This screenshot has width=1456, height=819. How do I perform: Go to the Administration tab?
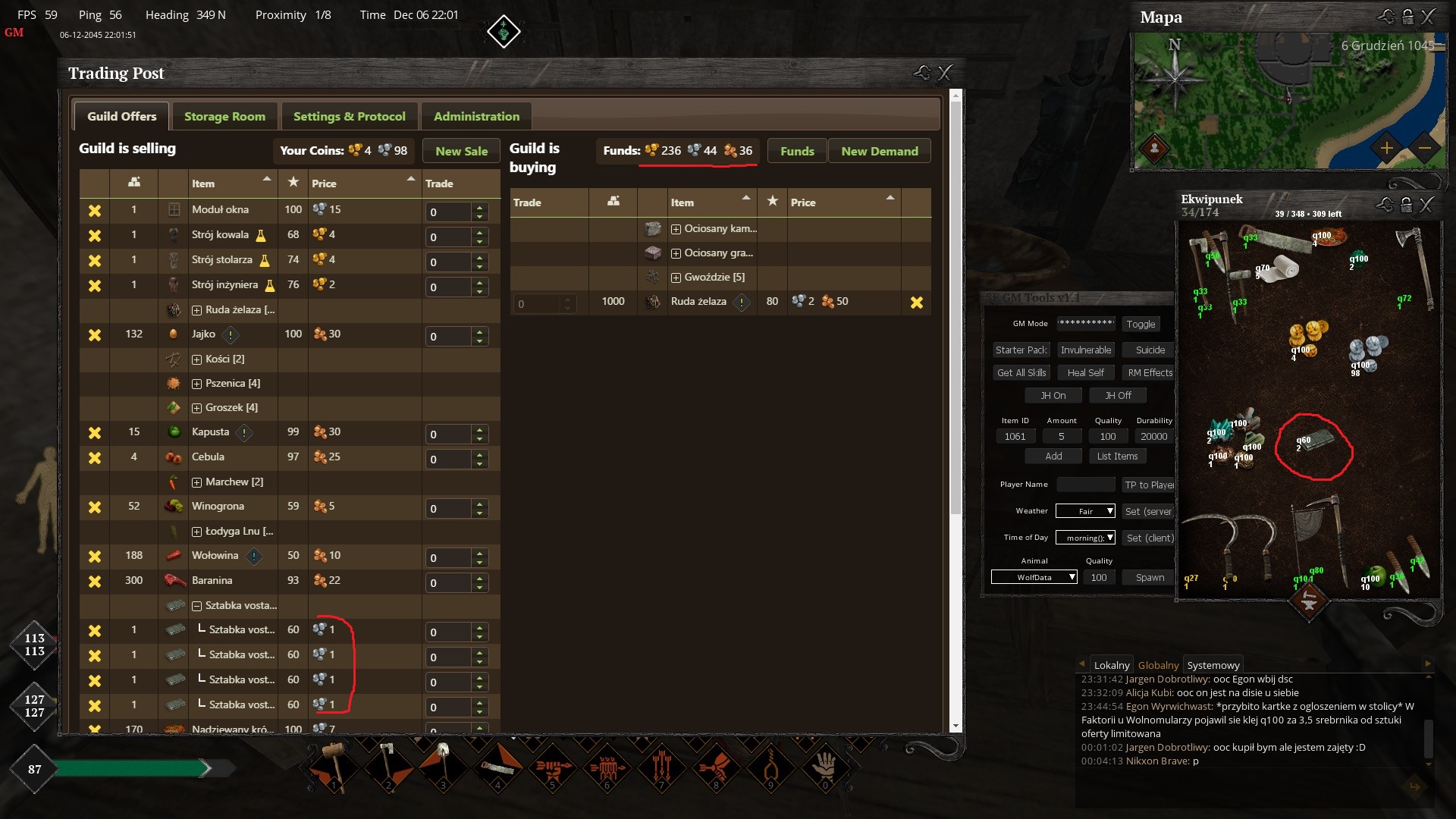tap(476, 116)
